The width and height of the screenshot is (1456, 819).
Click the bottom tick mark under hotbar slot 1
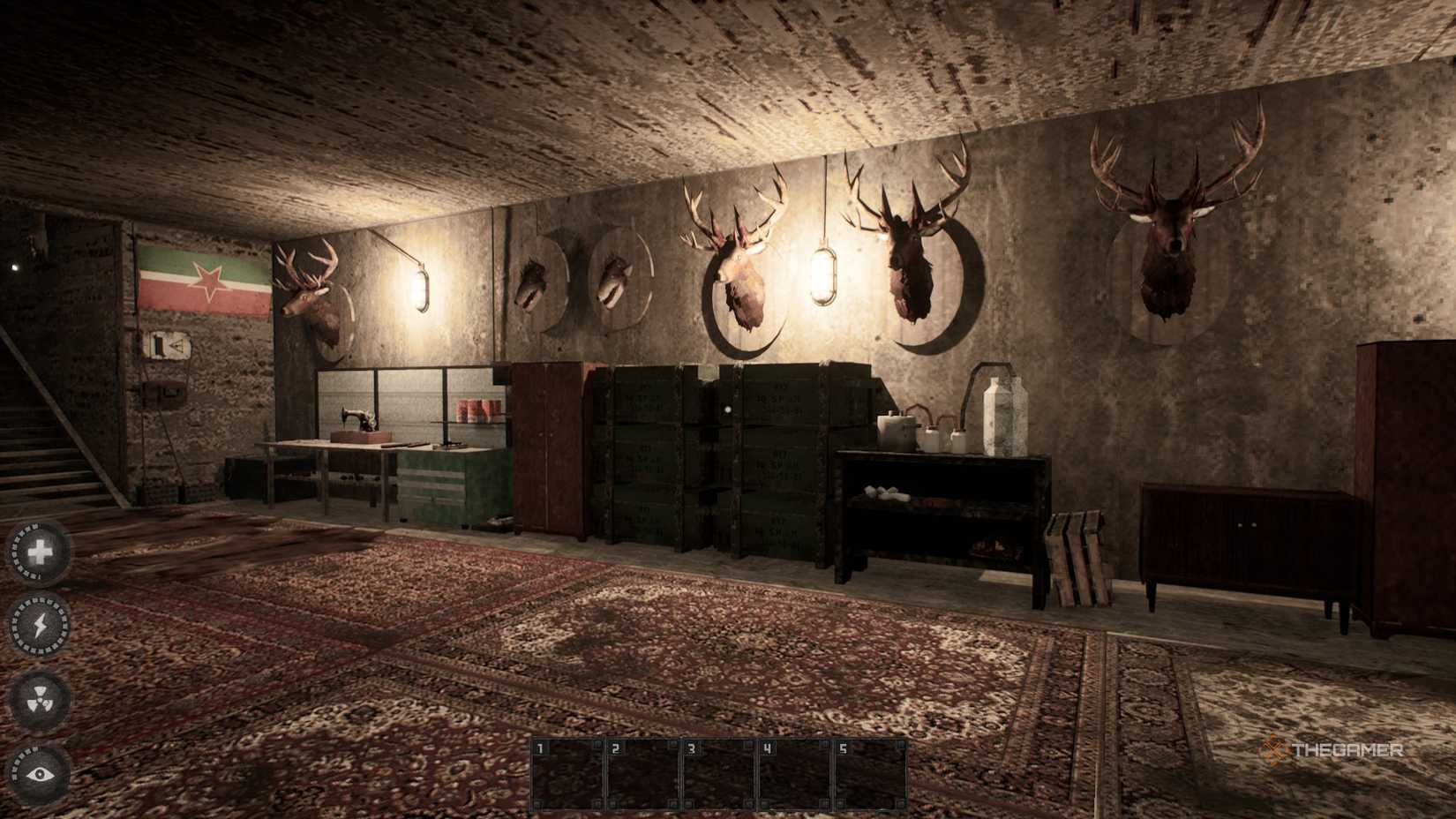coord(537,803)
